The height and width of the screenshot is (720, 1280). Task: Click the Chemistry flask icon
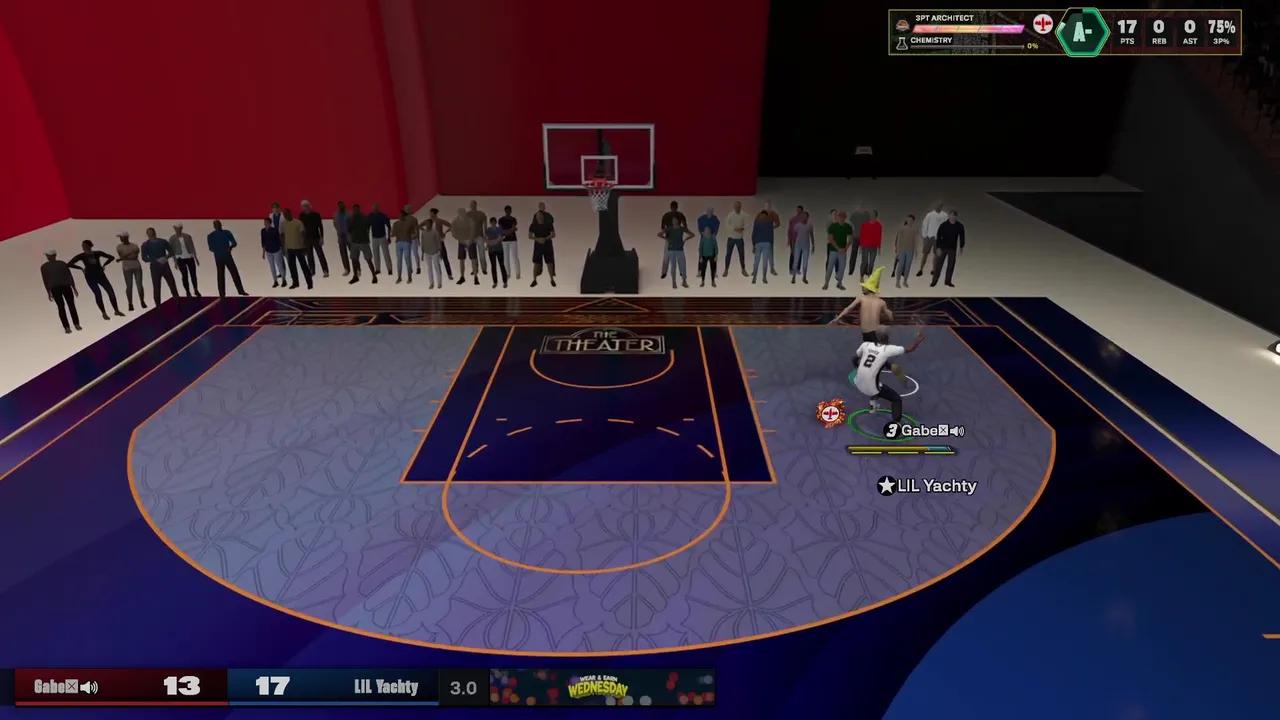click(903, 41)
